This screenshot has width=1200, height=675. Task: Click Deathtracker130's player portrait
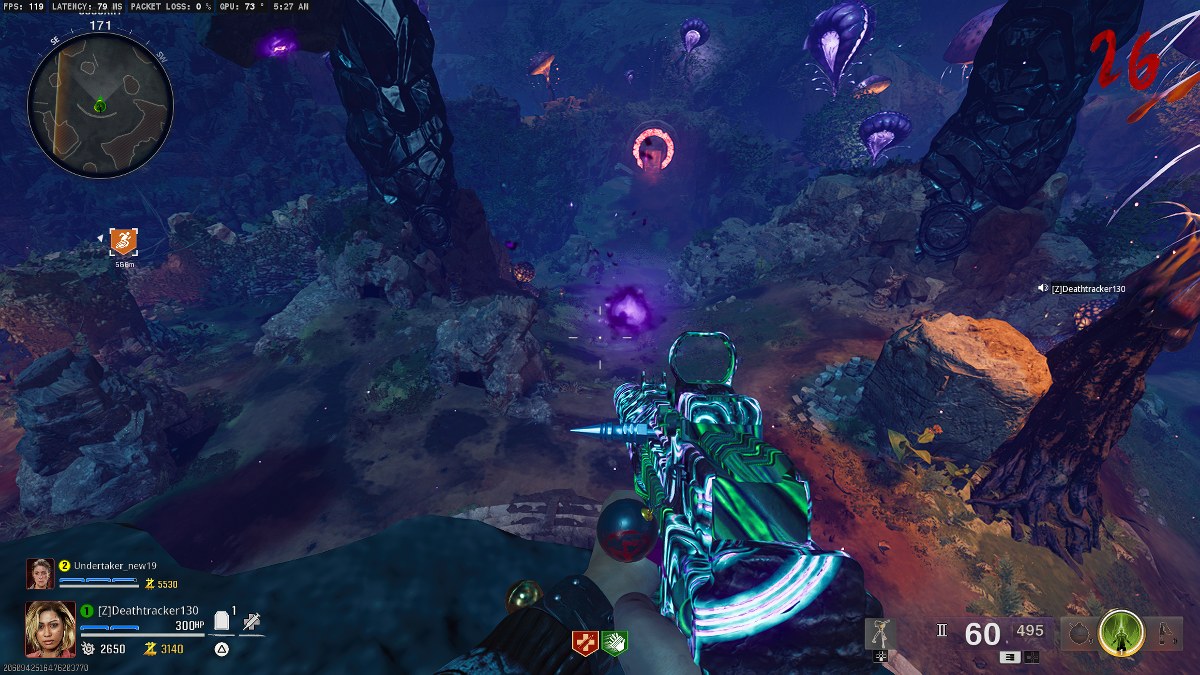point(50,628)
